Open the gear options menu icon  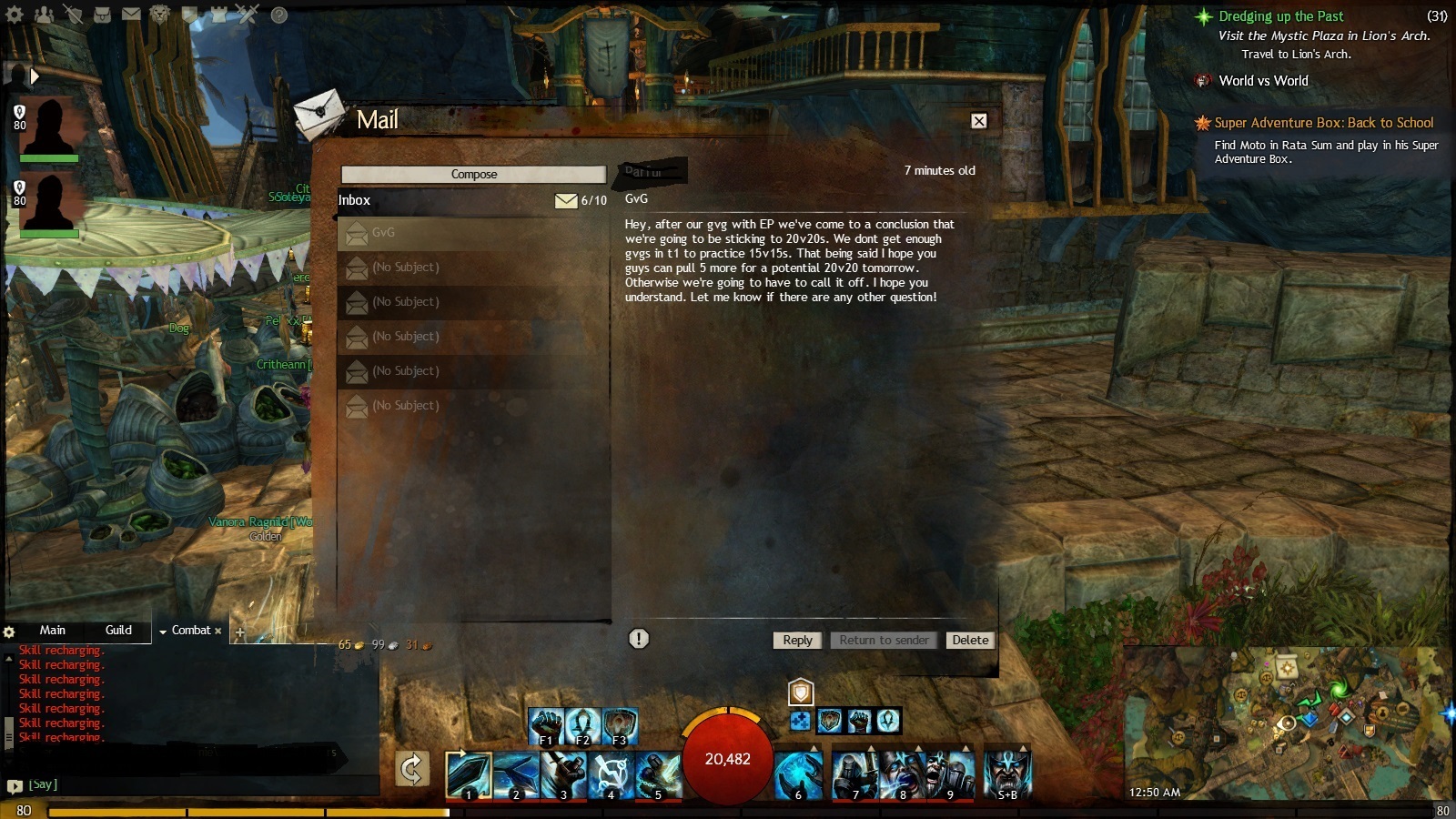coord(15,15)
